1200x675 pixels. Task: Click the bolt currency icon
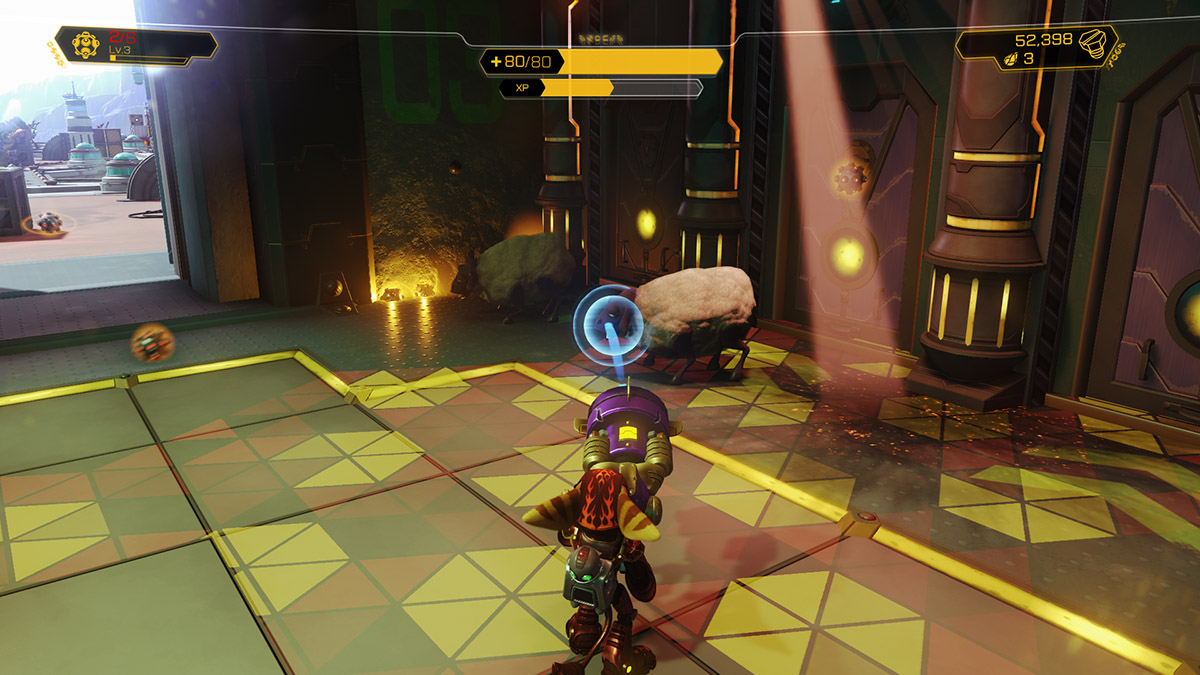tap(1094, 42)
